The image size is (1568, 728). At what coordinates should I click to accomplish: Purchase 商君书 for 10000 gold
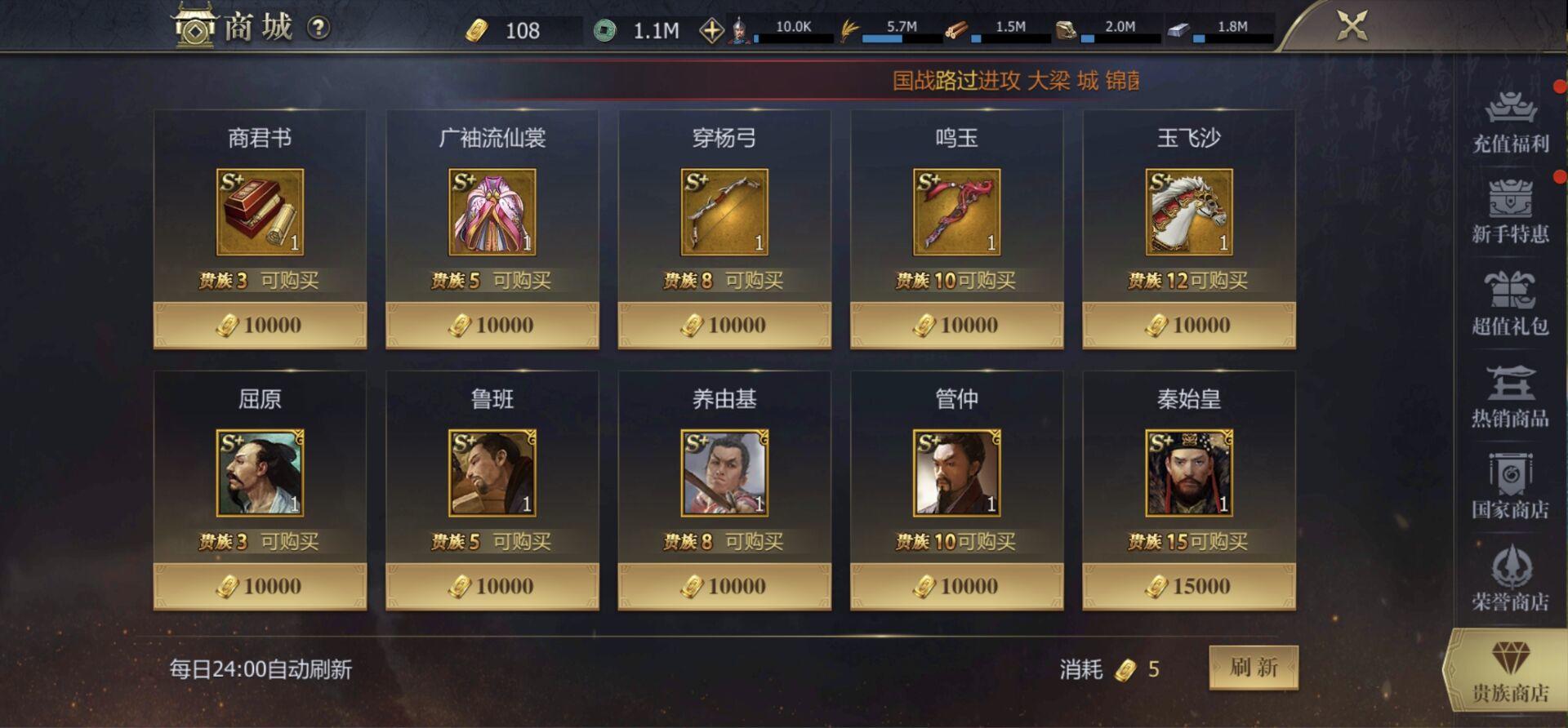(260, 324)
